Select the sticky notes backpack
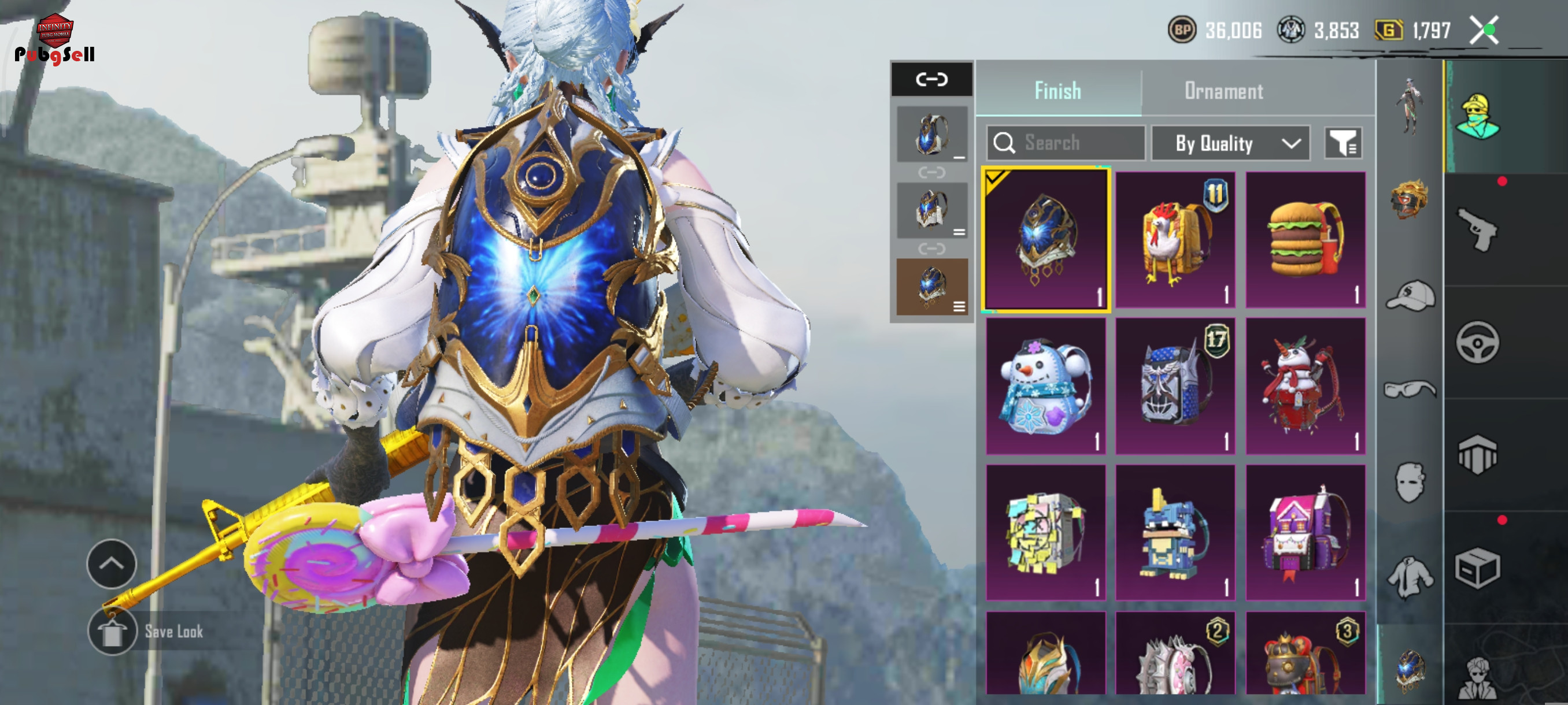 1045,533
